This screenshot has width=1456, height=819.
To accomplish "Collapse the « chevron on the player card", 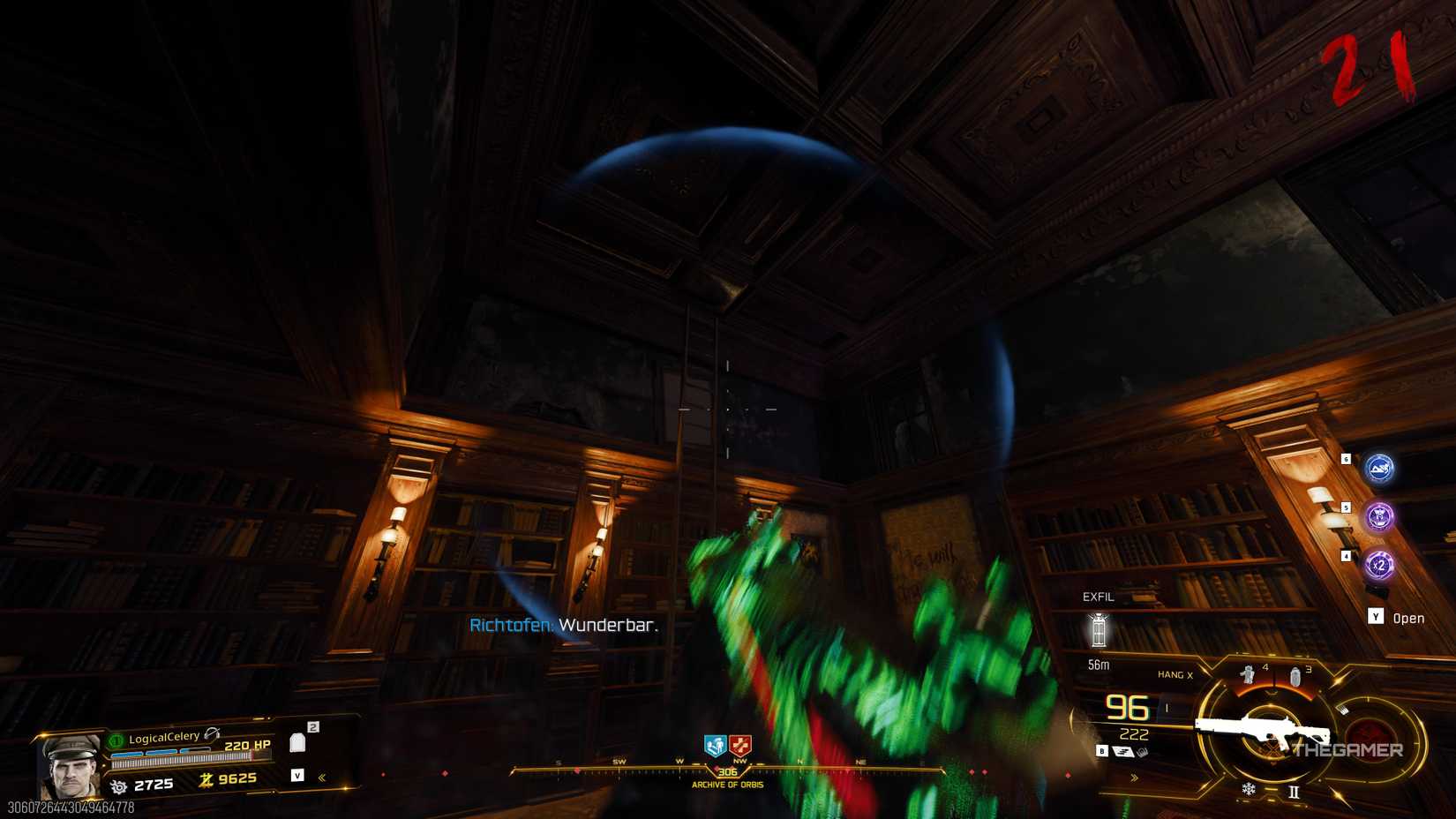I will pyautogui.click(x=321, y=778).
